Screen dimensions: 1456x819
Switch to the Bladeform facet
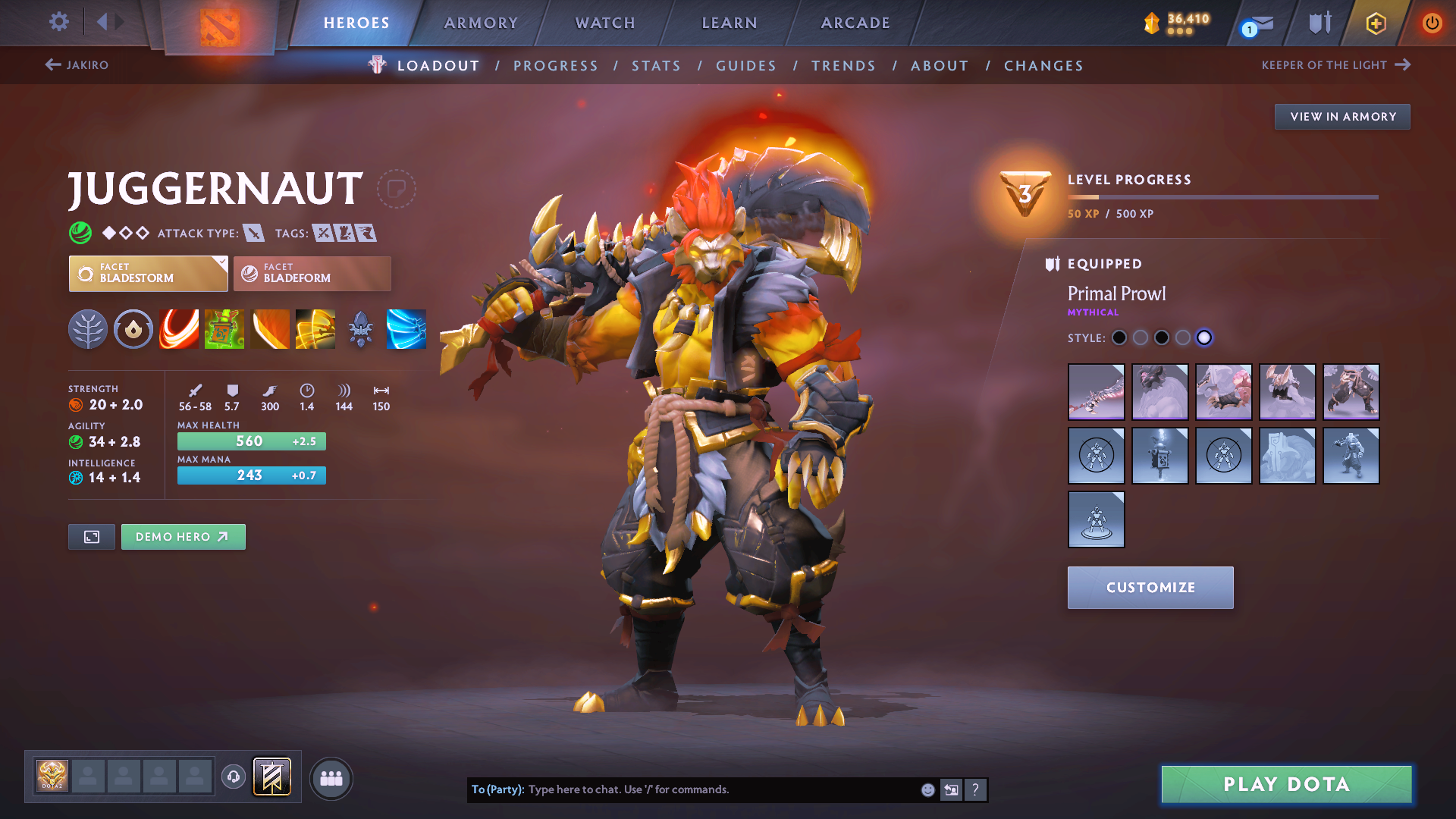pos(312,273)
